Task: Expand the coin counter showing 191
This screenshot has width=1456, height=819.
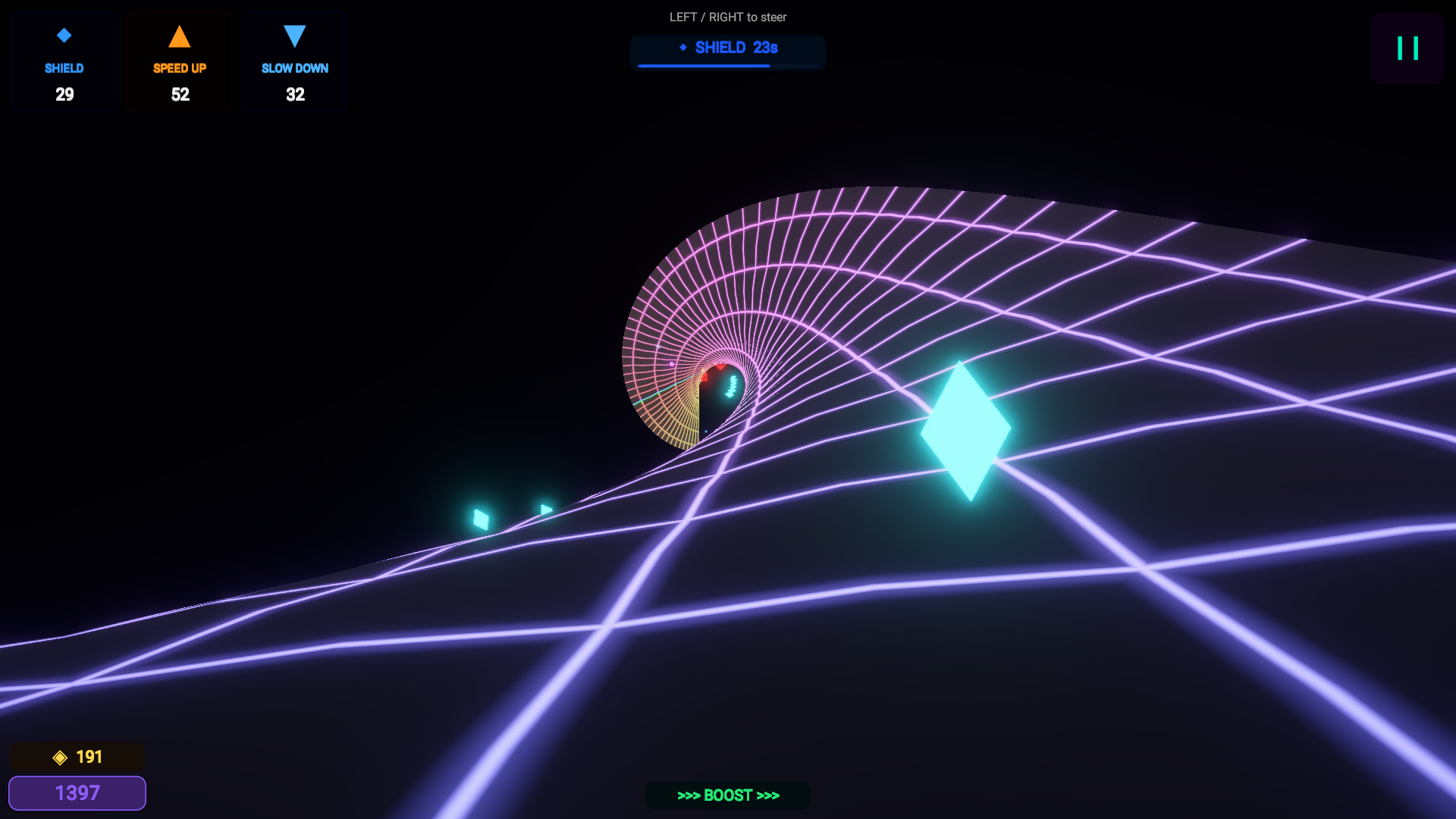Action: pos(76,756)
